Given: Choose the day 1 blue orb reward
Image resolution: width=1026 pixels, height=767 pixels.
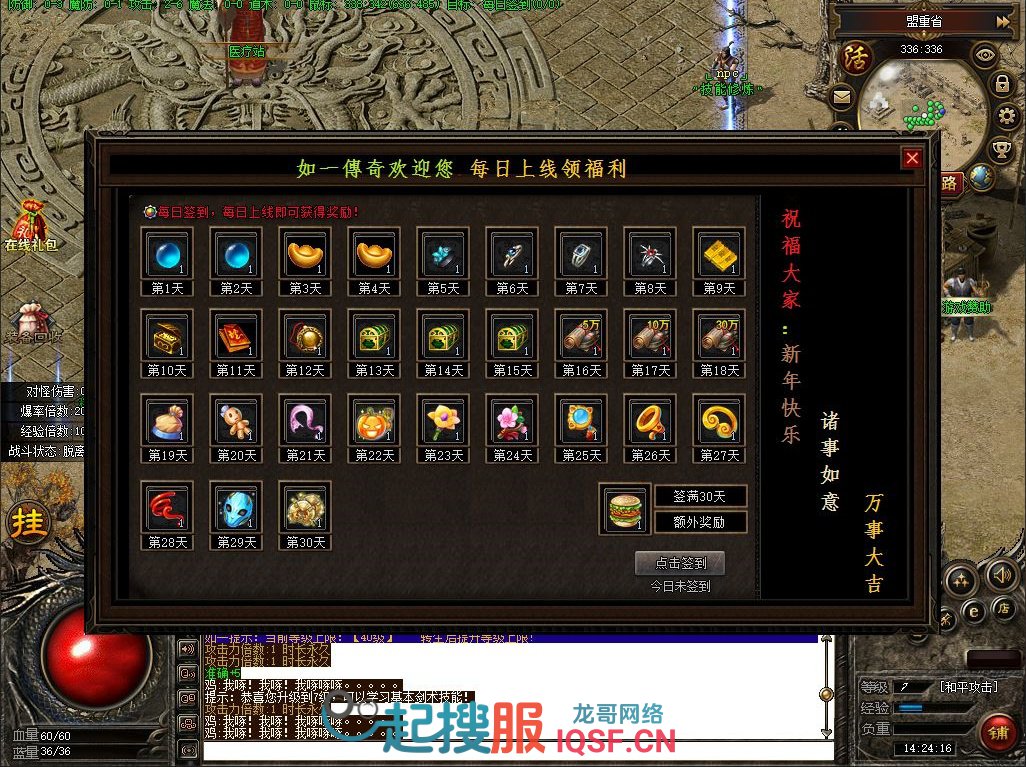Looking at the screenshot, I should (x=166, y=254).
